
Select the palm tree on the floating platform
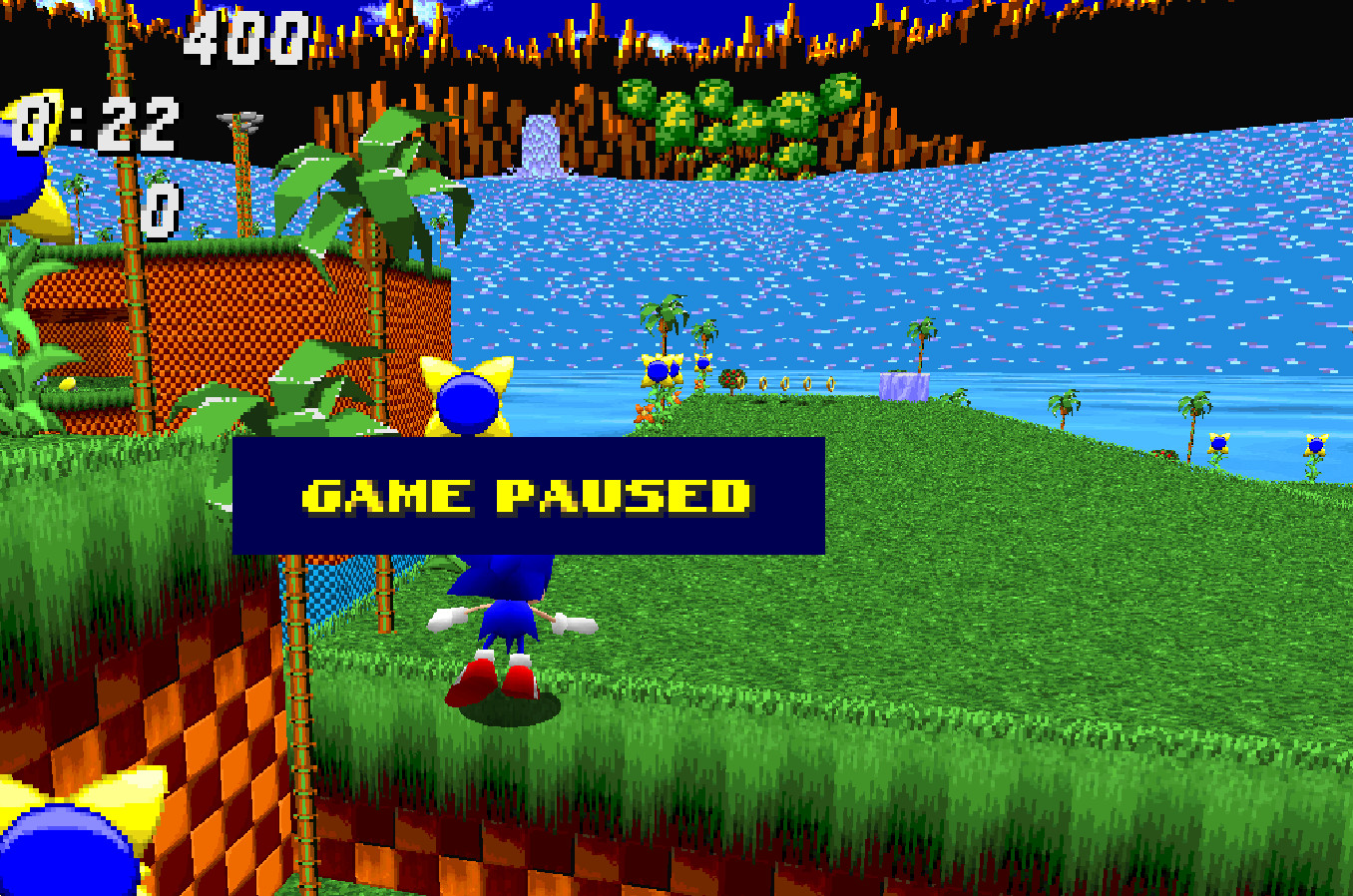[919, 339]
